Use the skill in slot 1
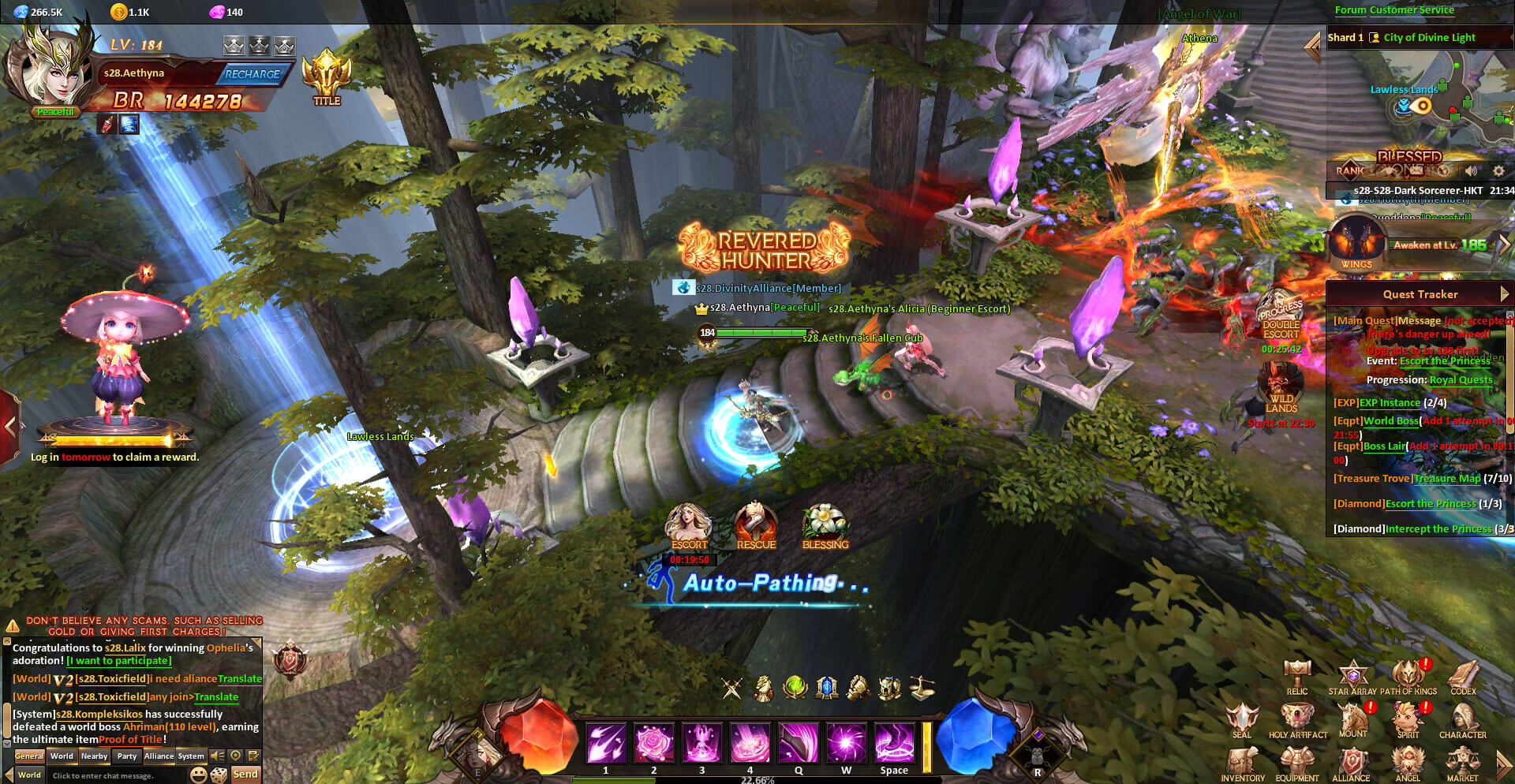This screenshot has width=1515, height=784. click(606, 744)
